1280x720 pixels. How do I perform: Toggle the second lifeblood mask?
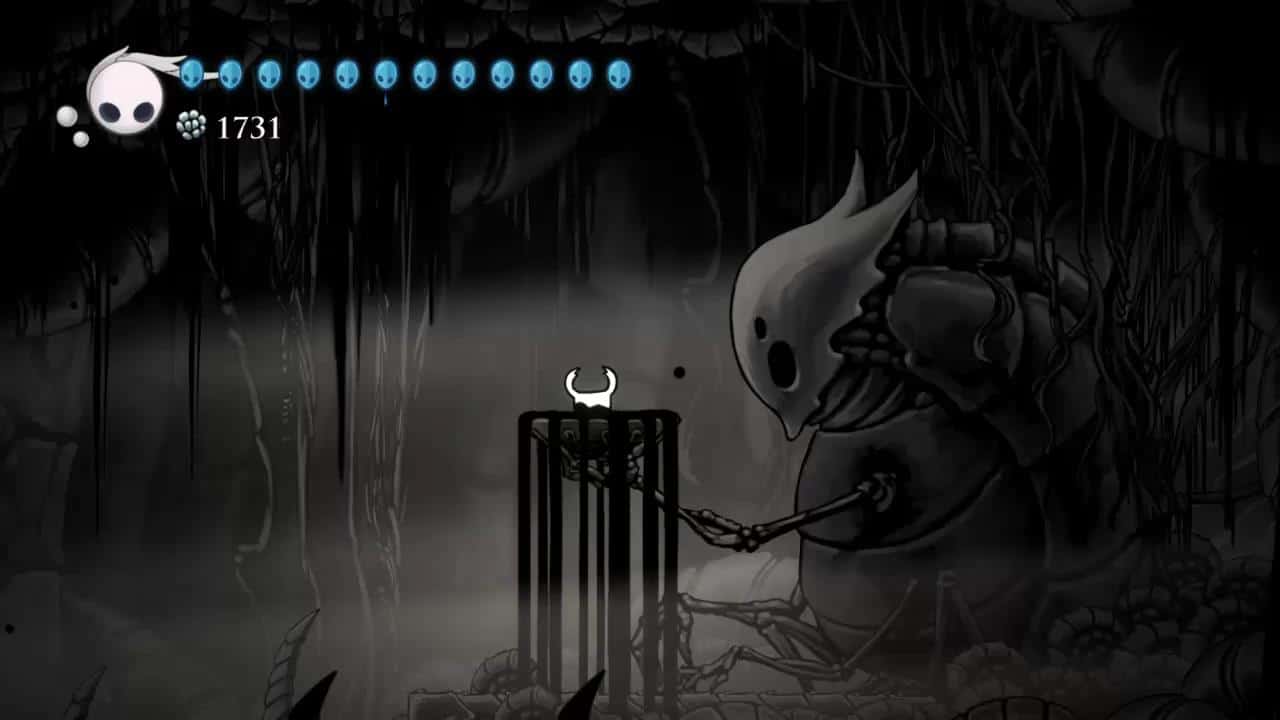(230, 72)
